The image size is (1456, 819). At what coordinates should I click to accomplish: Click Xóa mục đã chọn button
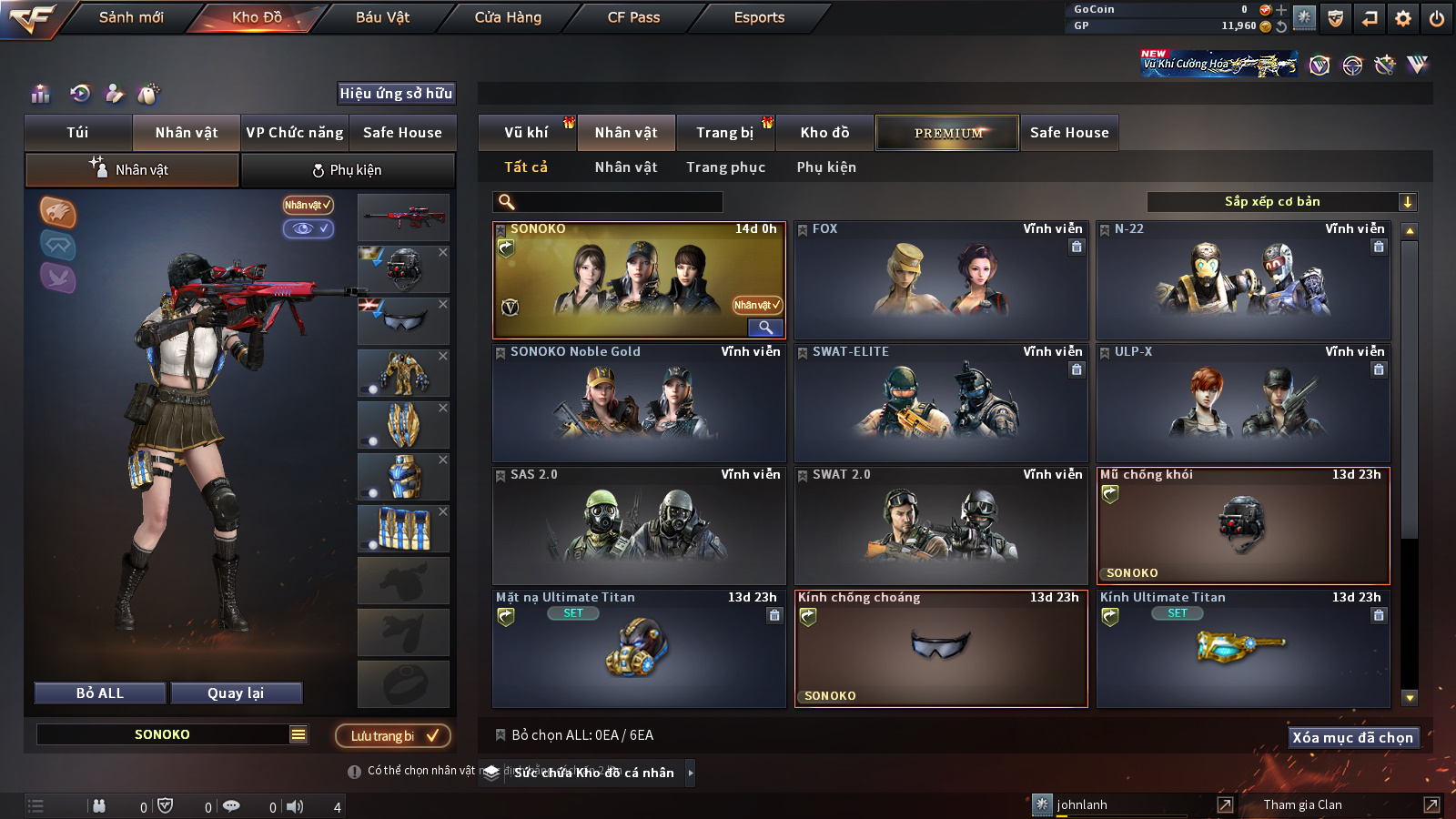[x=1352, y=738]
